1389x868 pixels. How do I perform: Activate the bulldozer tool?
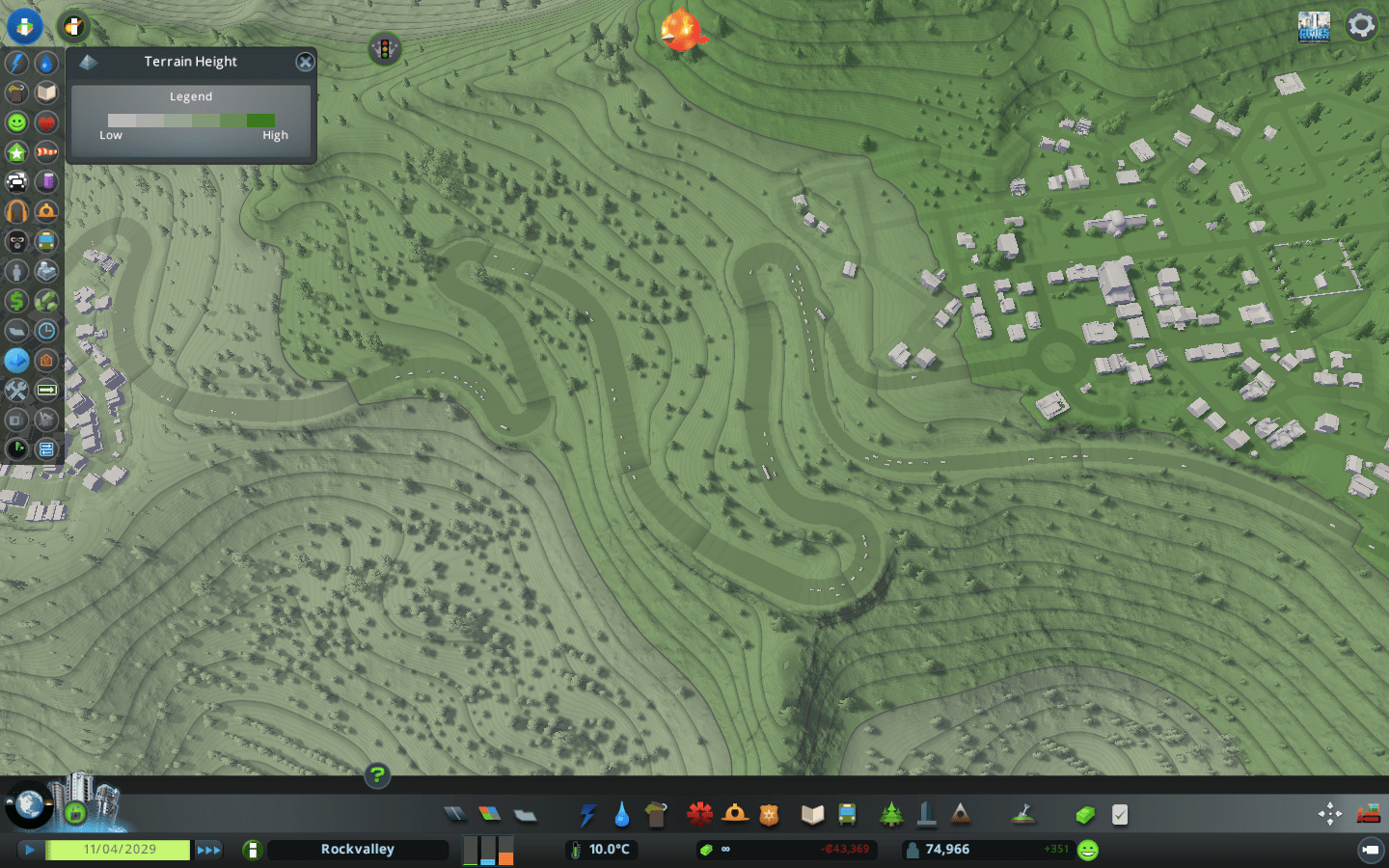(1371, 813)
